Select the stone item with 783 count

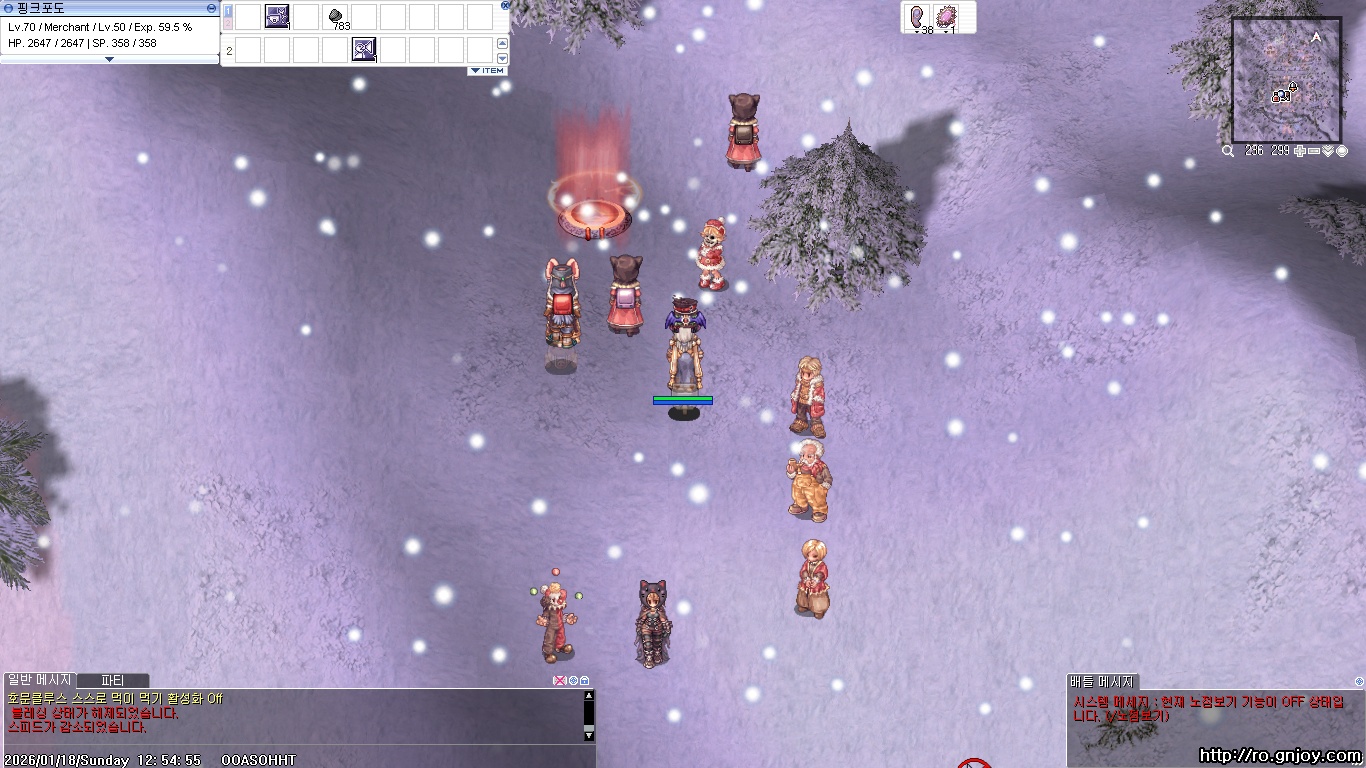(x=336, y=17)
